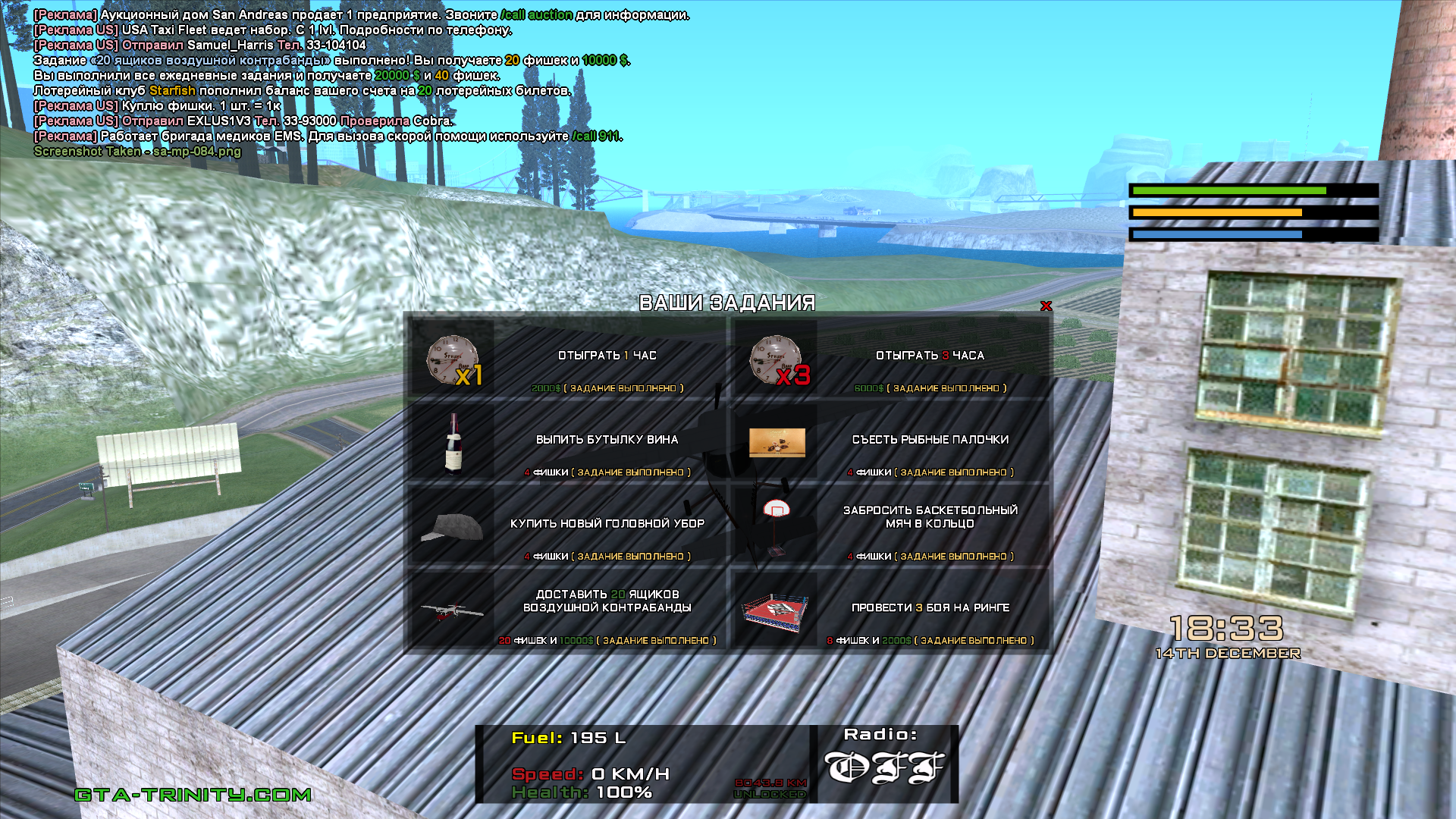This screenshot has width=1456, height=819.
Task: Click the baseball cap task icon
Action: coord(453,526)
